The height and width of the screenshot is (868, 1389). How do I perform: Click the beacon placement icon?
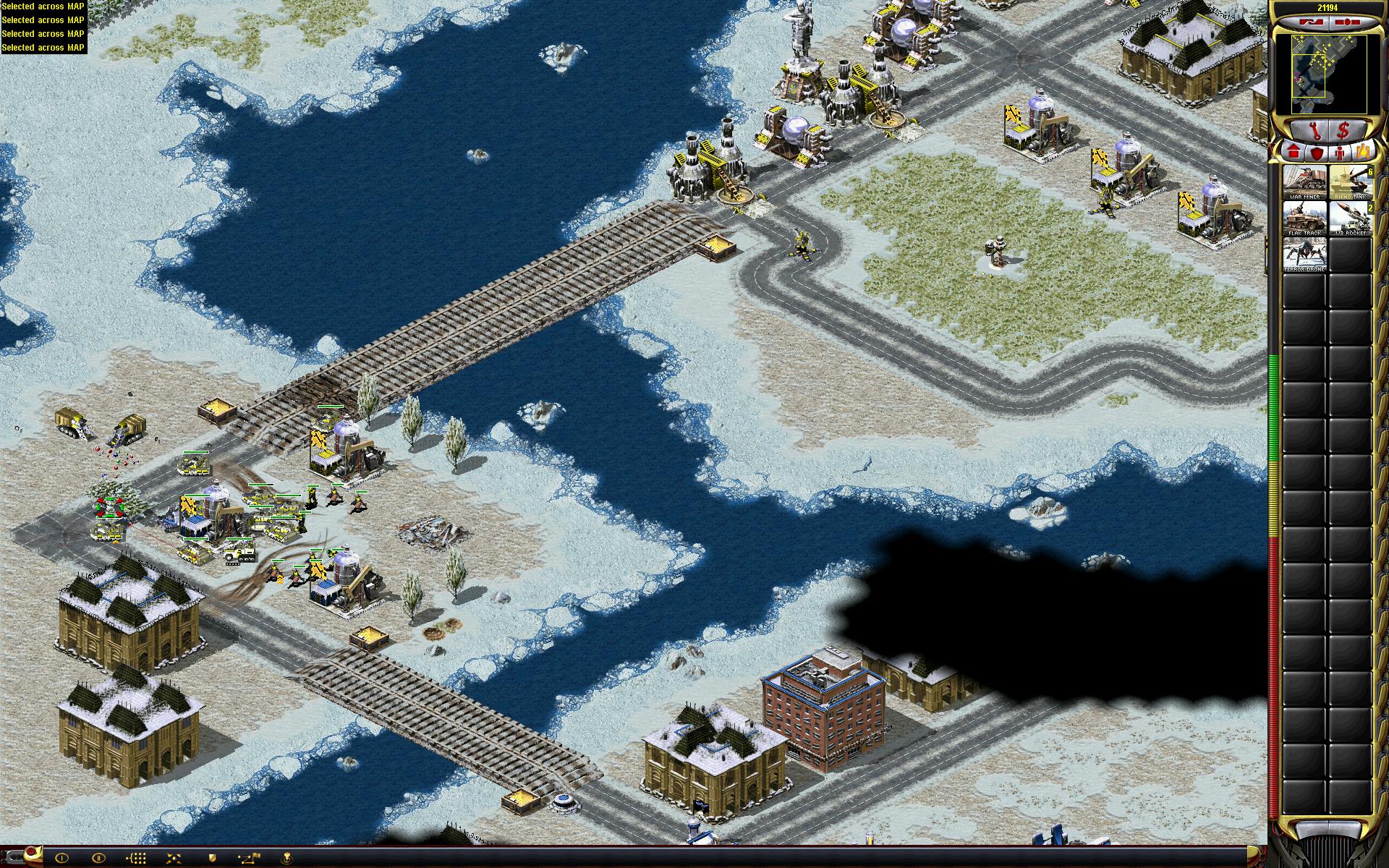[x=287, y=859]
